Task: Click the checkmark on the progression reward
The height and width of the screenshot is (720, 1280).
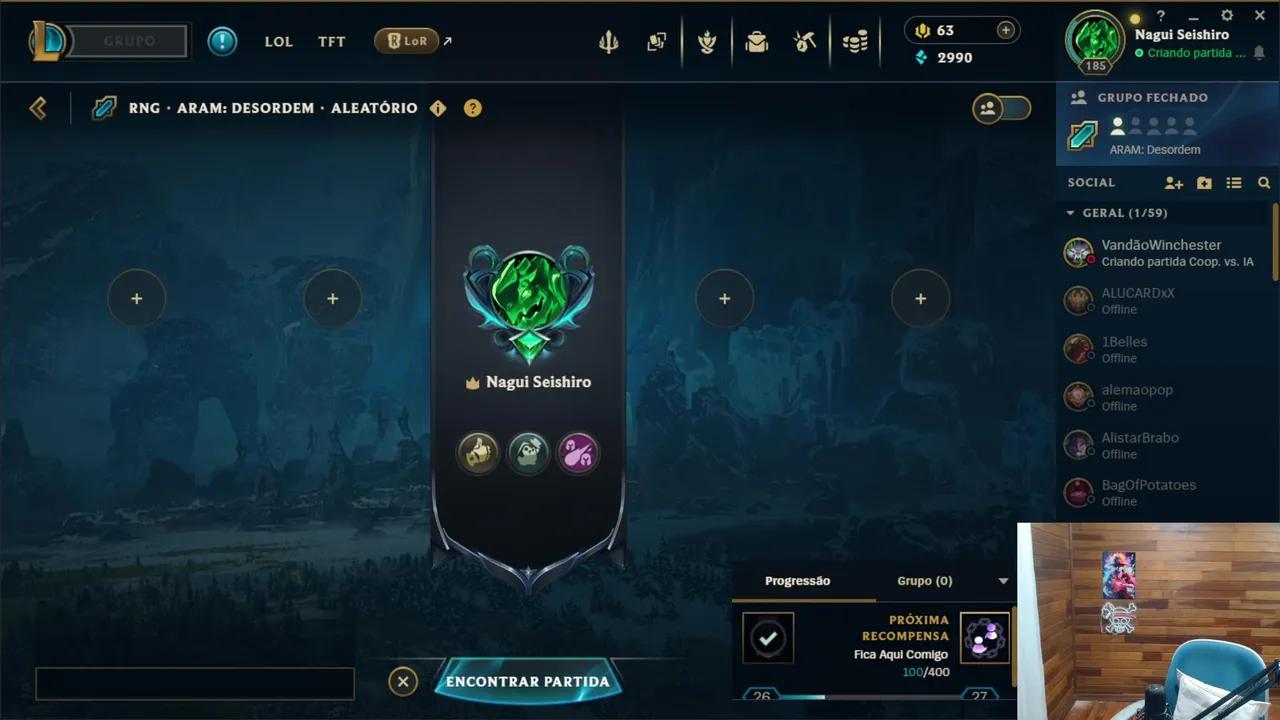Action: tap(768, 637)
